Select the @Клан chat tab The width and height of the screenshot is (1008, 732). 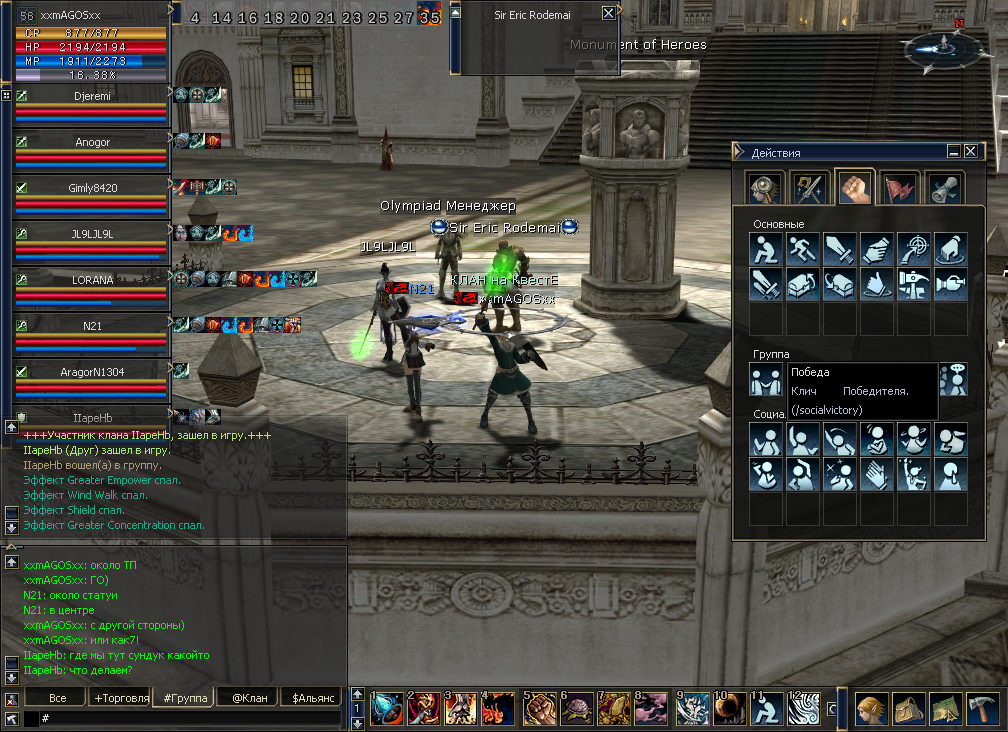point(249,698)
